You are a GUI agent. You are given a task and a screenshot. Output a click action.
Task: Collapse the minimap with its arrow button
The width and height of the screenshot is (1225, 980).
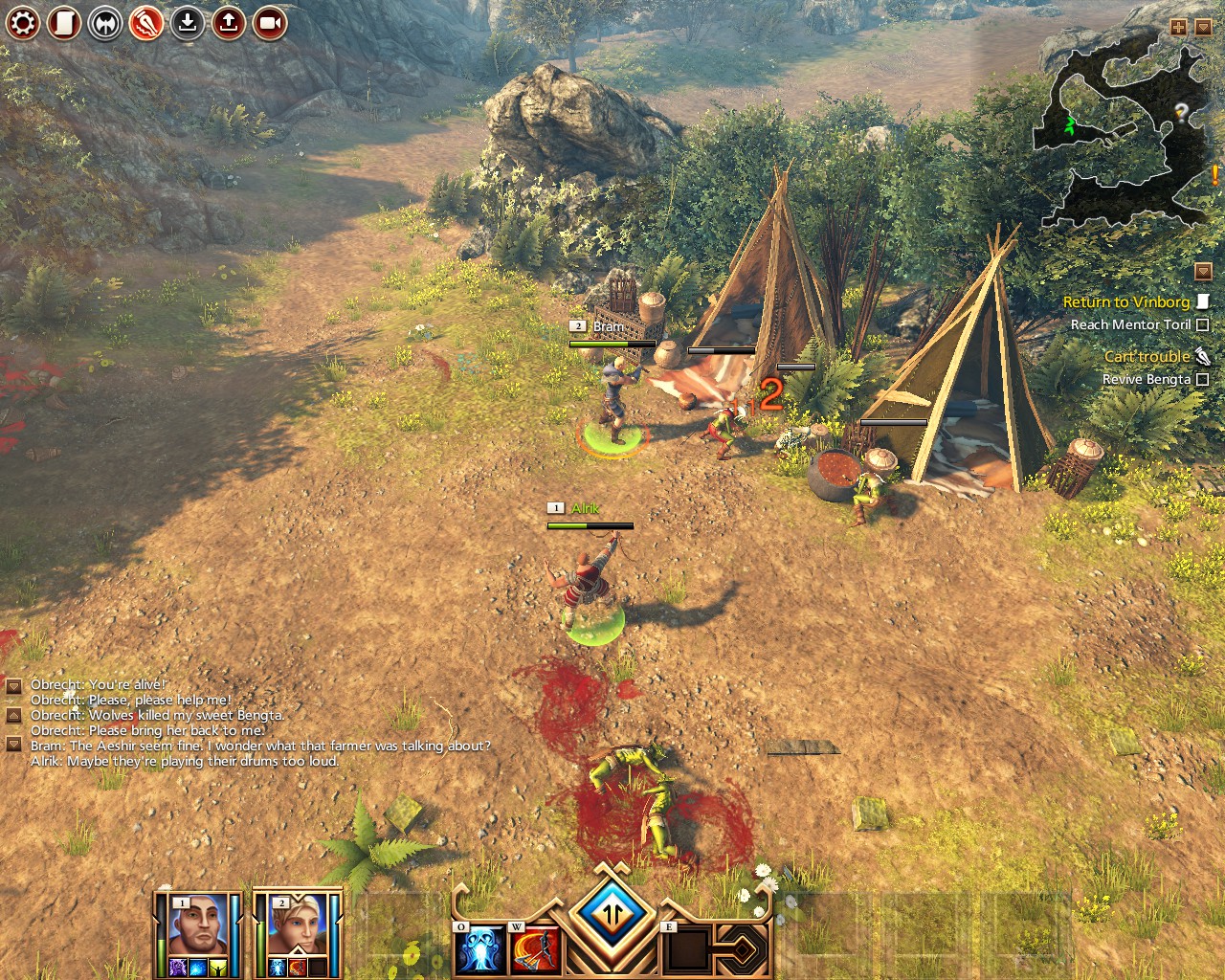1203,28
